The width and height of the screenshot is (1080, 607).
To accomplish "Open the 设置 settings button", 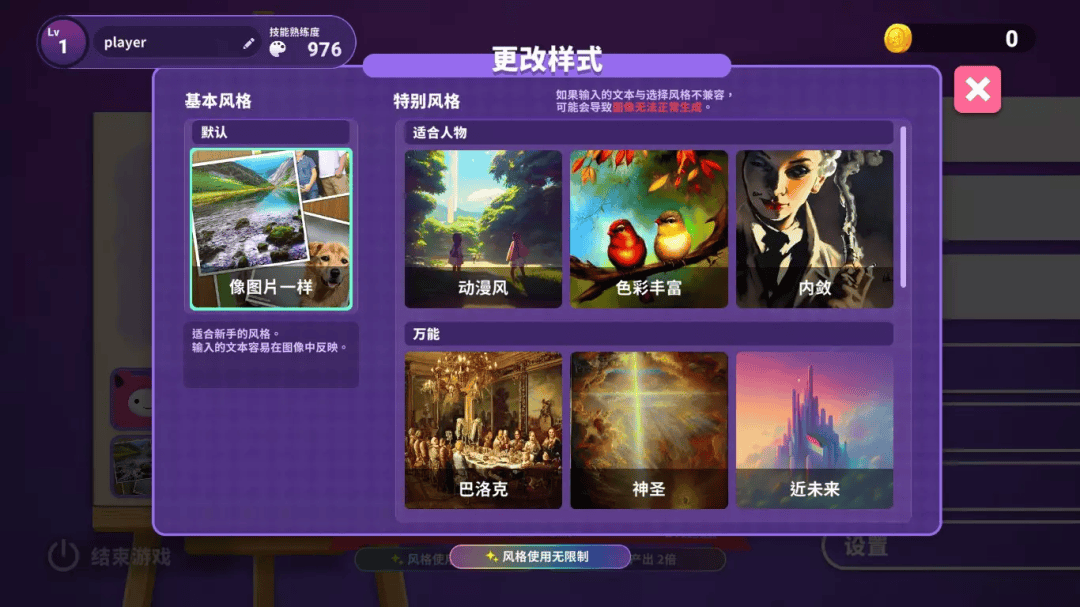I will coord(865,547).
